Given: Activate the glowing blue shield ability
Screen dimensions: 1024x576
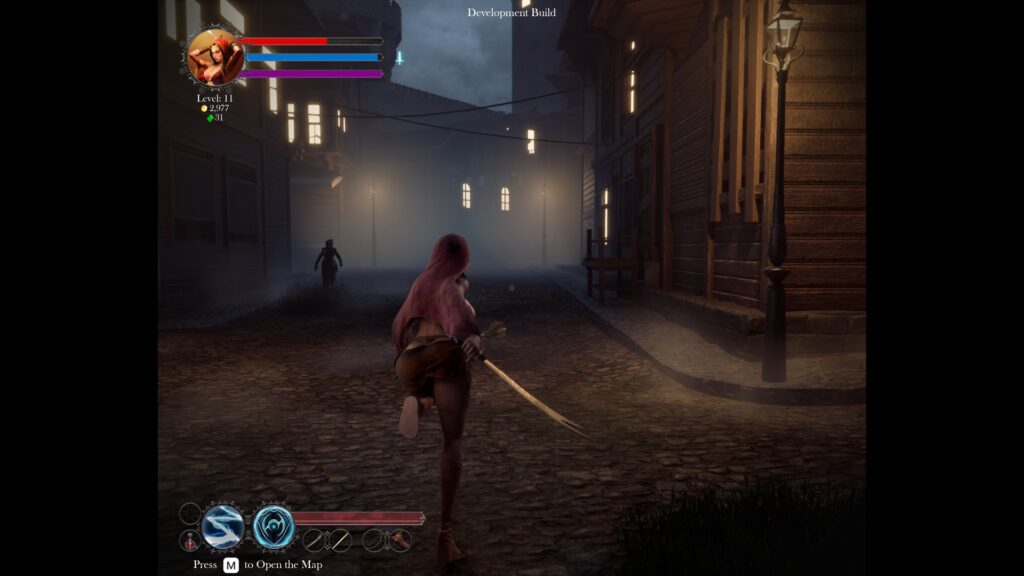Looking at the screenshot, I should 273,527.
